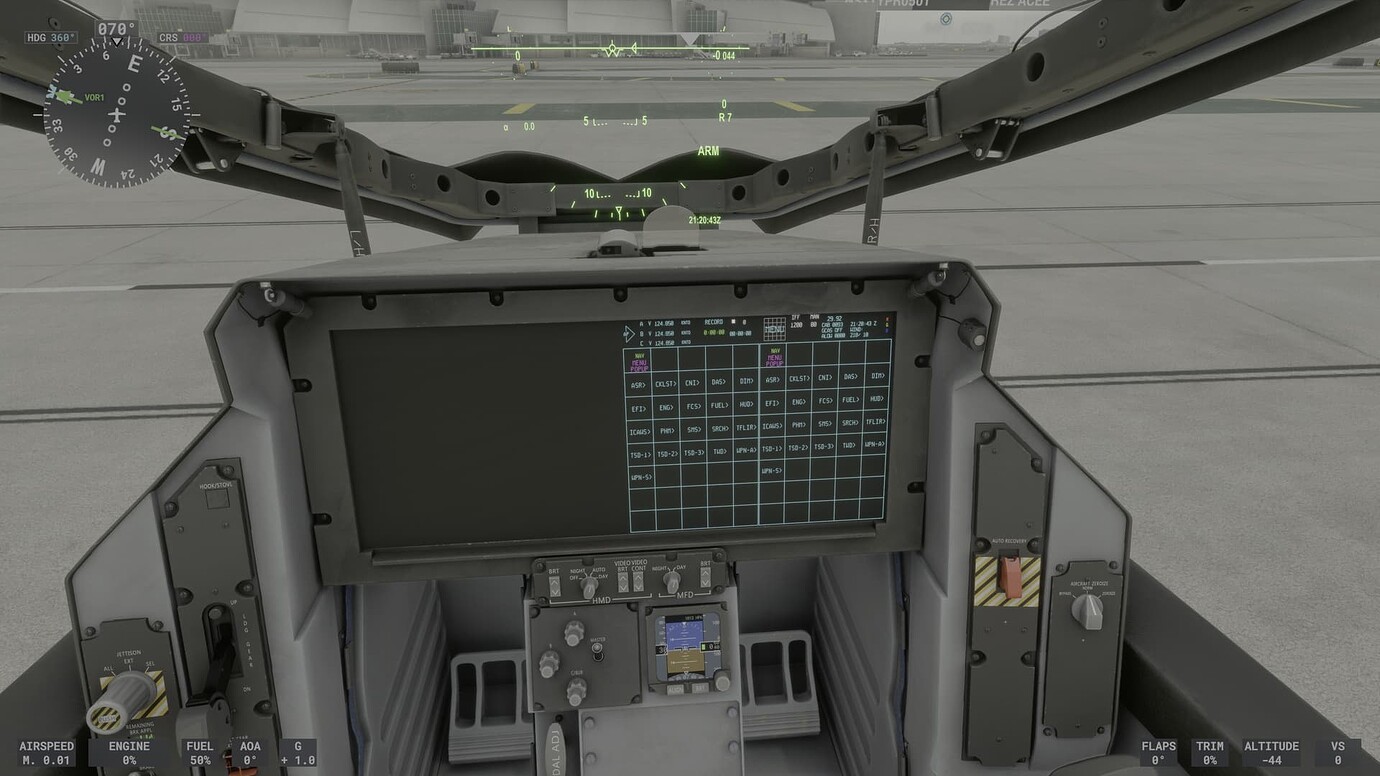Image resolution: width=1380 pixels, height=776 pixels.
Task: Click the HMD BRT up arrow to raise brightness
Action: coord(555,582)
